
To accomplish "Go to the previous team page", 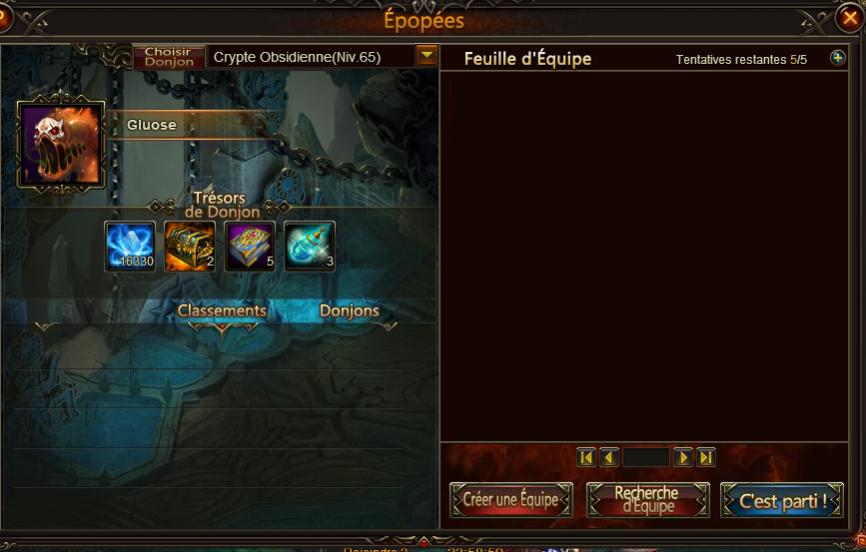I will 609,457.
